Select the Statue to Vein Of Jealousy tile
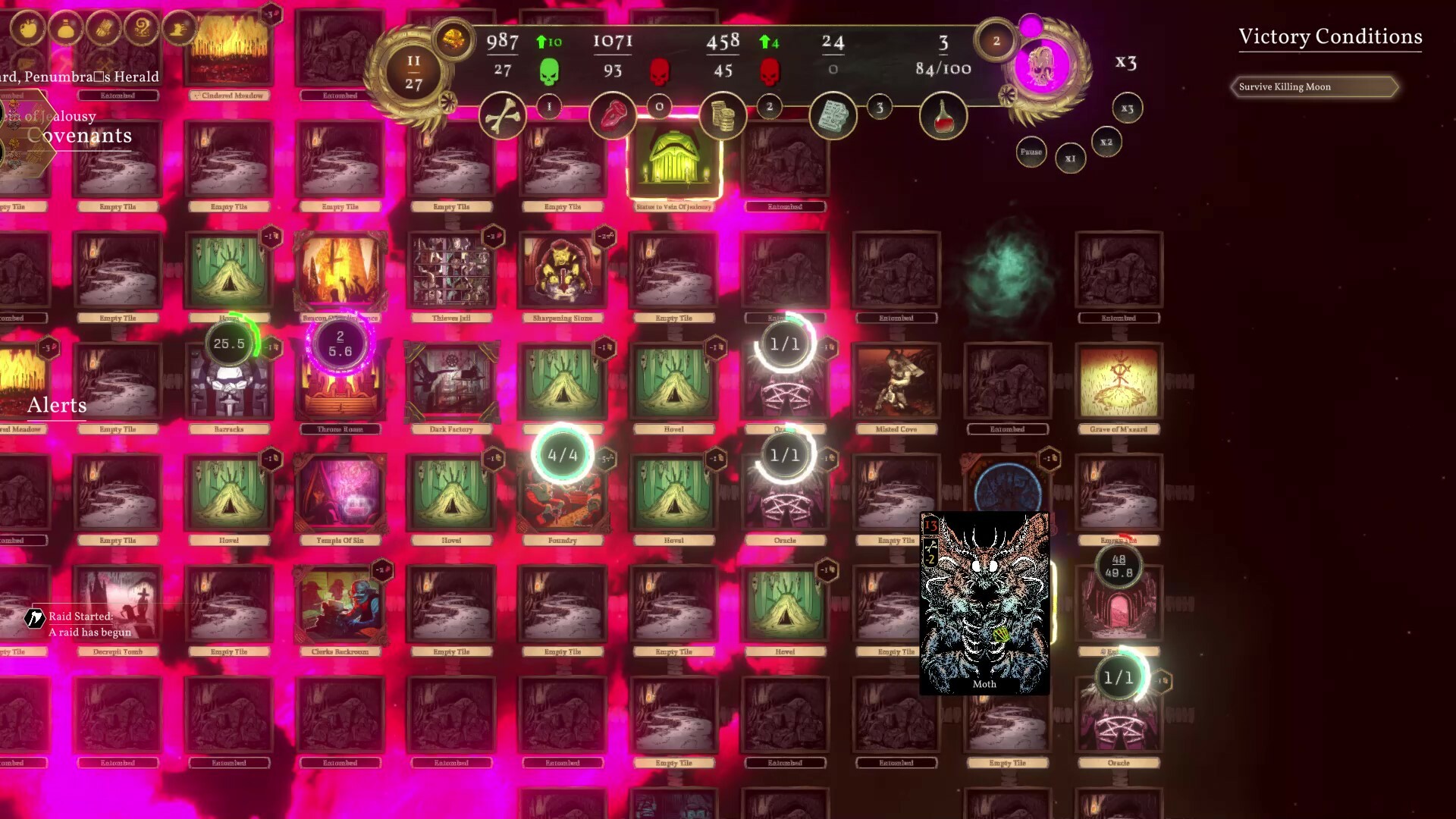This screenshot has width=1456, height=819. [x=674, y=162]
